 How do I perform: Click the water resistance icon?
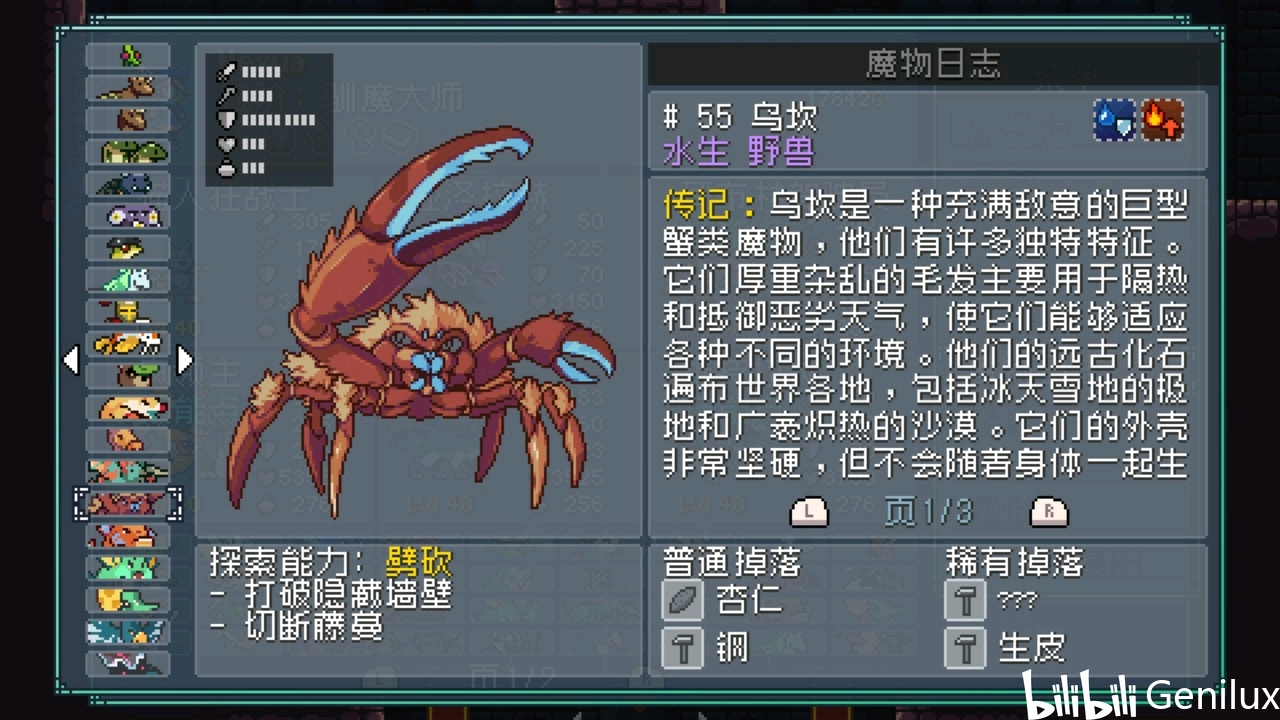click(1114, 121)
